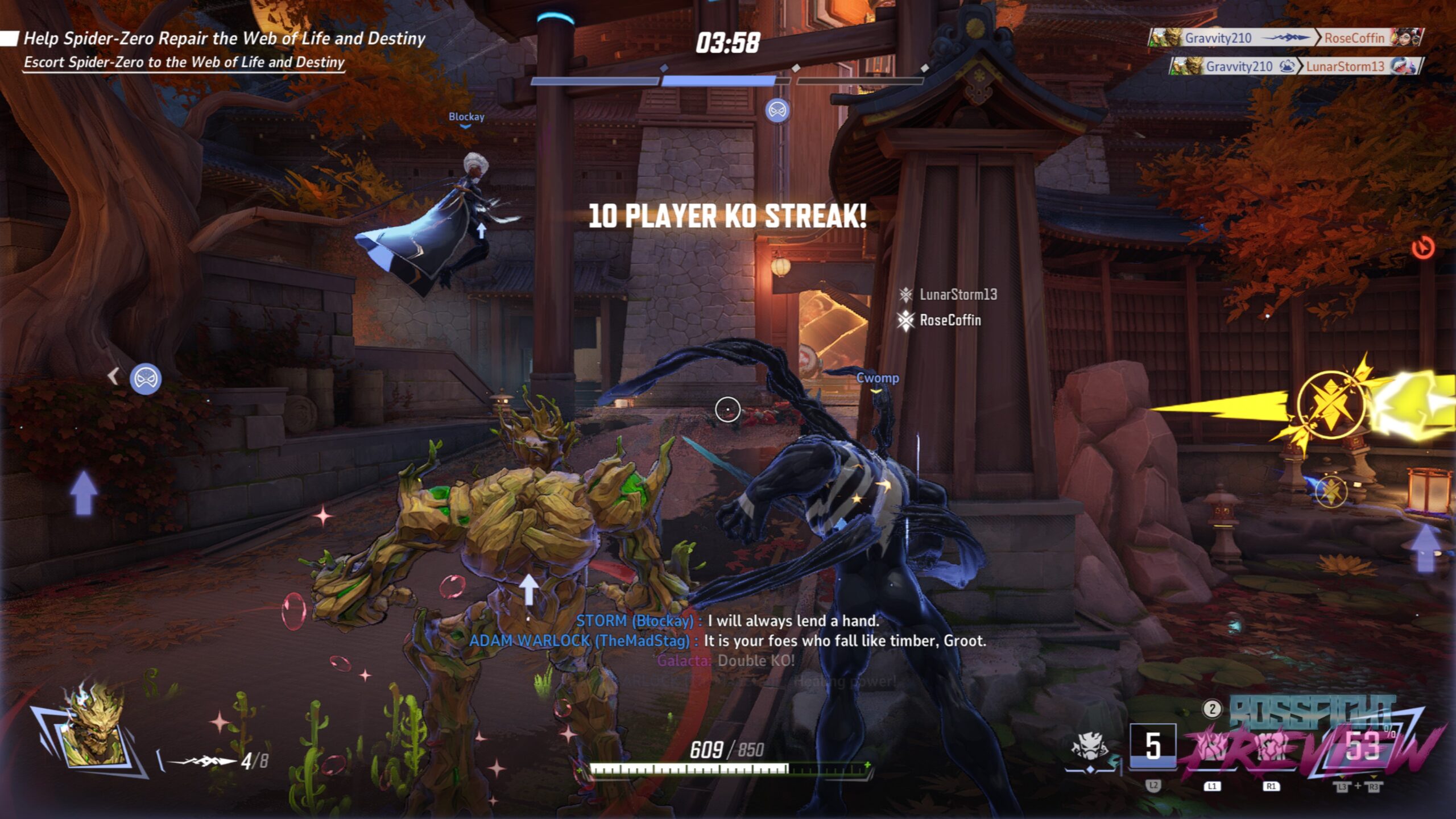Open the kill feed entry for RoseCoffin
The height and width of the screenshot is (819, 1456).
(1285, 38)
